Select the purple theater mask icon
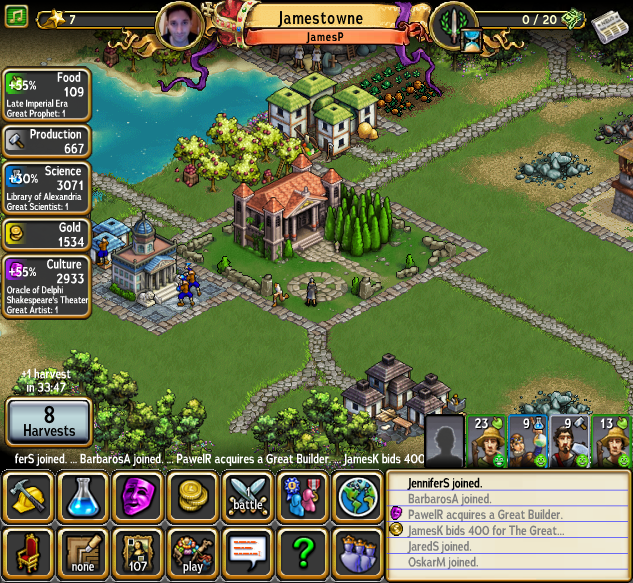 click(138, 497)
